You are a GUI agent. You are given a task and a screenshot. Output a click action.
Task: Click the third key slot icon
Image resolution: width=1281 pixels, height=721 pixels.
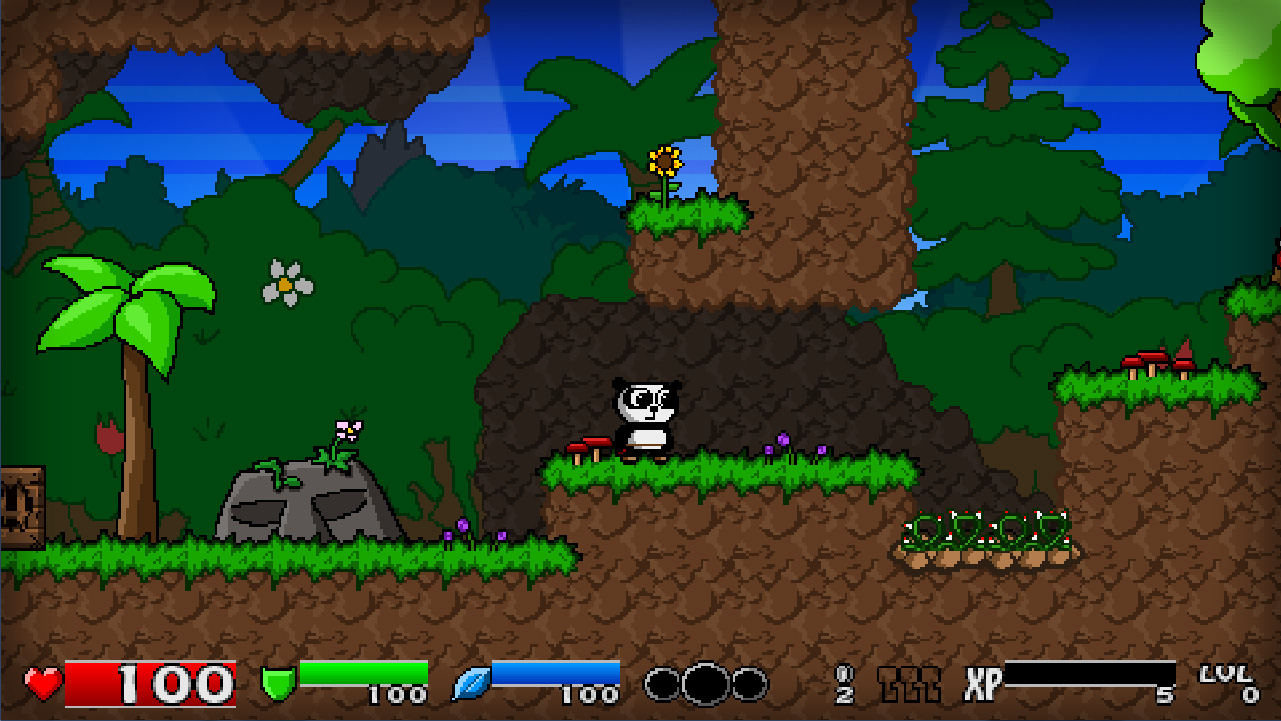[x=932, y=684]
